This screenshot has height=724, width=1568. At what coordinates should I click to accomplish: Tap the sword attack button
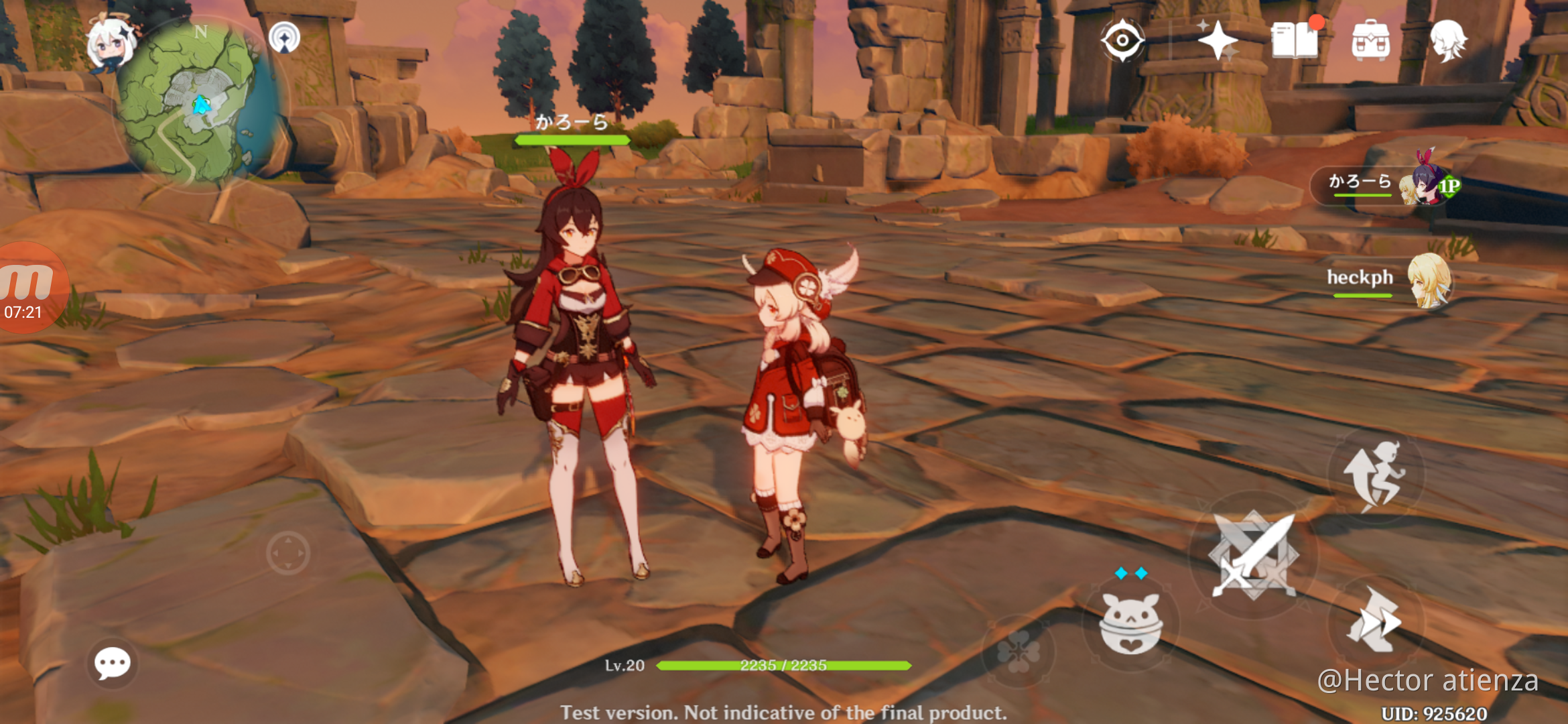(x=1253, y=555)
